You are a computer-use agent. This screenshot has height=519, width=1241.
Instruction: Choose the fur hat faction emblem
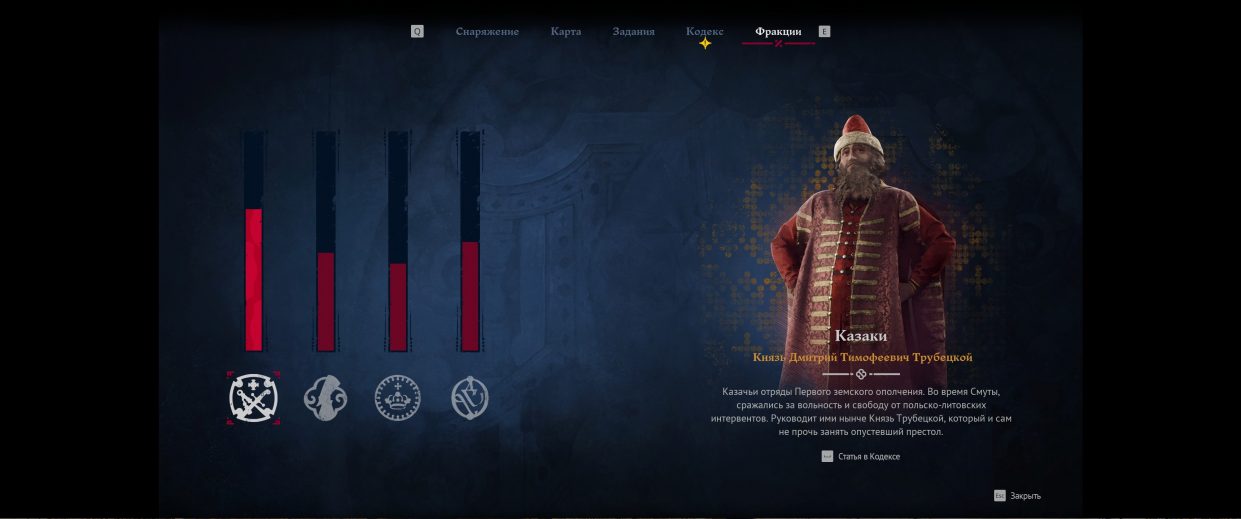point(324,398)
